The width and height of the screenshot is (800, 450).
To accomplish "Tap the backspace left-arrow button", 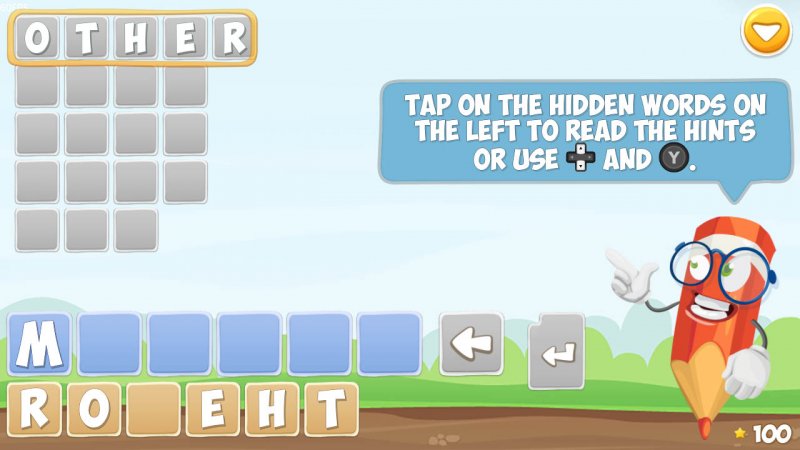I will [472, 344].
